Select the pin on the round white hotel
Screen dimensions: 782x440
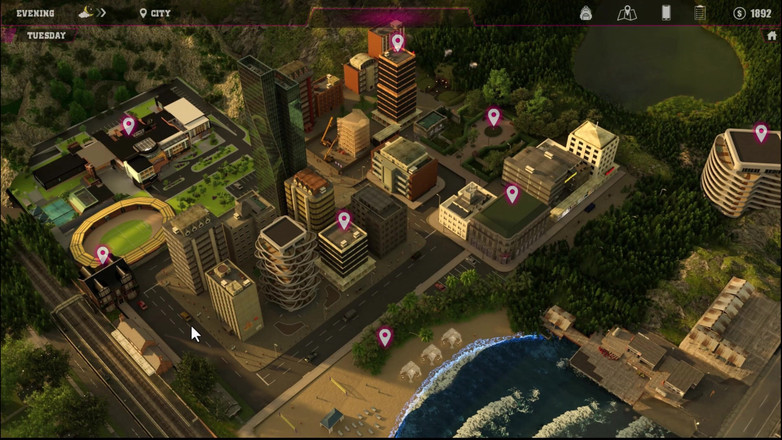coord(761,133)
